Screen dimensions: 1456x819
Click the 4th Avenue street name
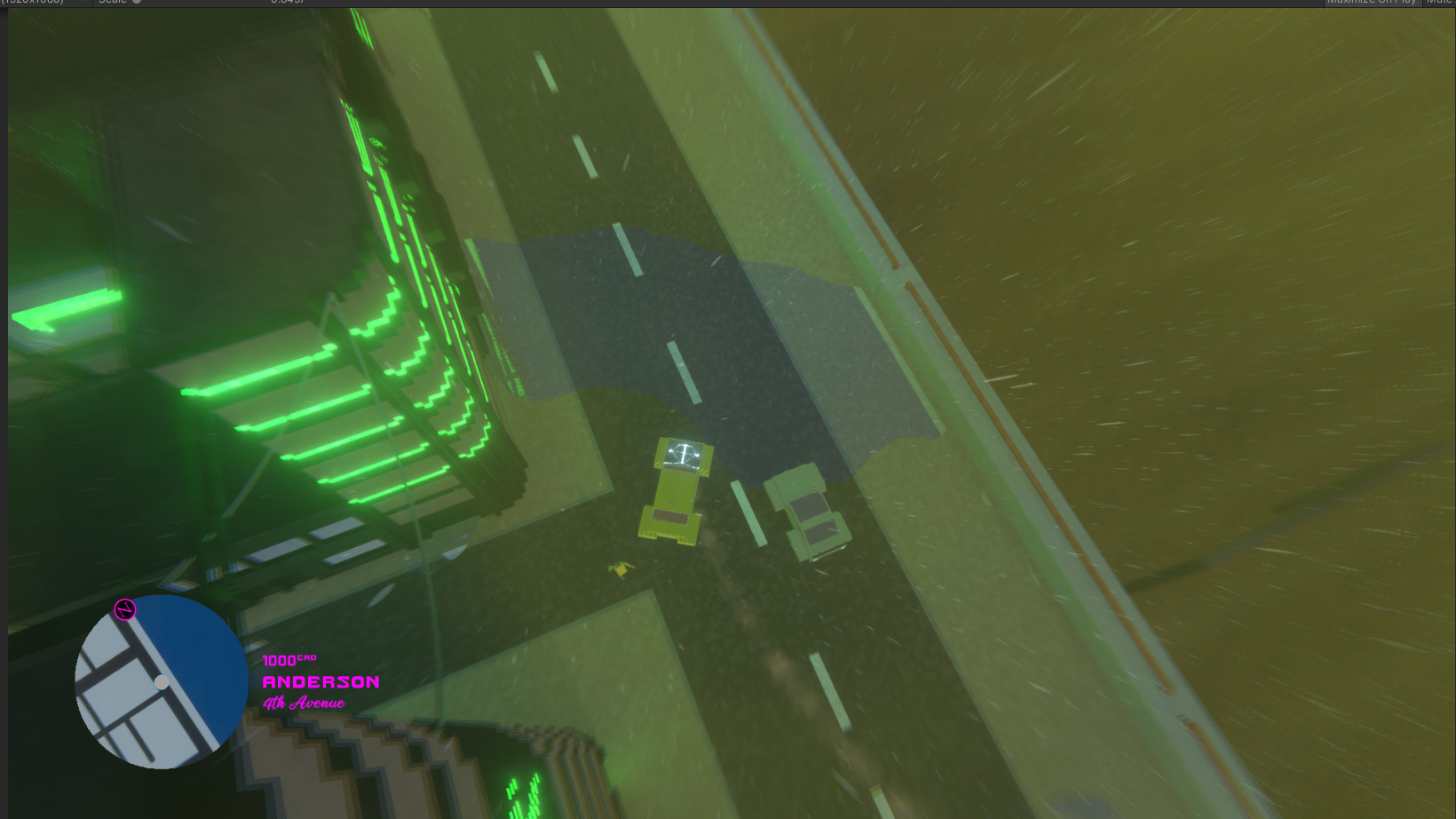pyautogui.click(x=303, y=704)
